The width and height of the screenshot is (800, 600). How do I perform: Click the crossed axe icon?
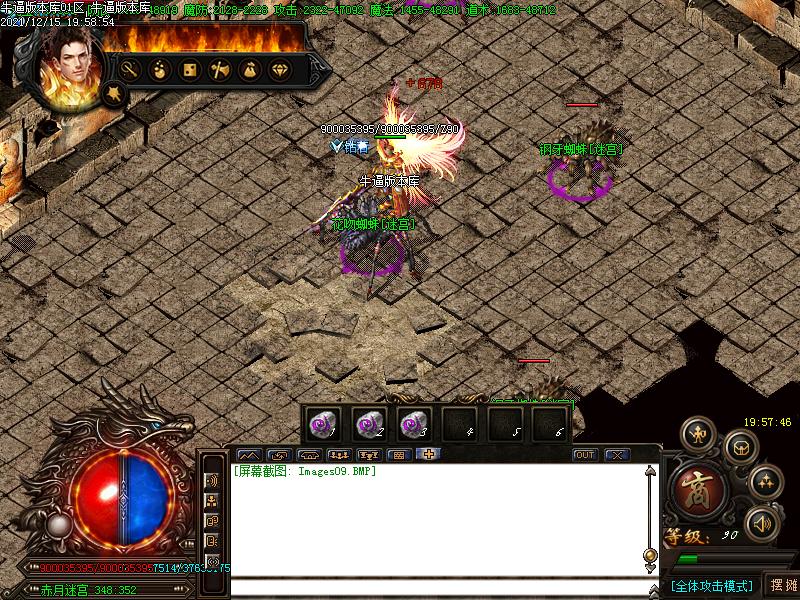coord(220,70)
